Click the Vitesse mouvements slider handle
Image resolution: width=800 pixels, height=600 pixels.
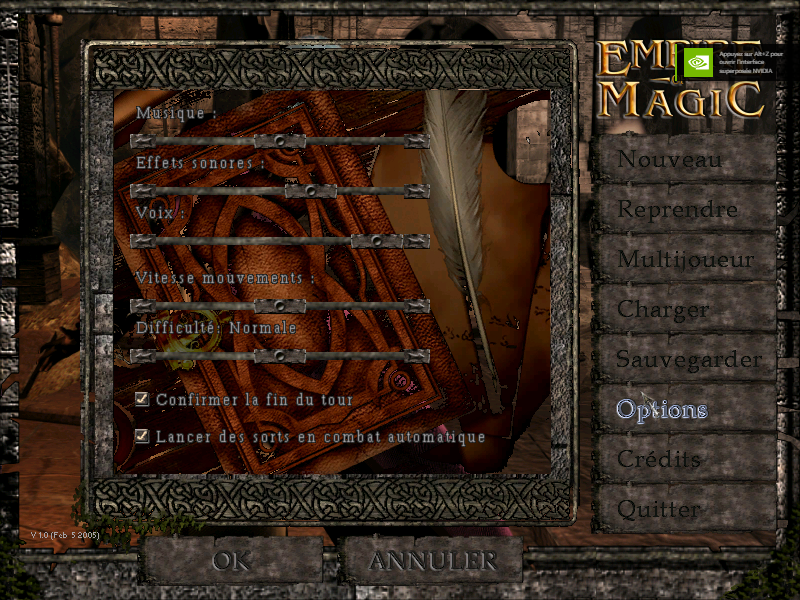[x=280, y=306]
